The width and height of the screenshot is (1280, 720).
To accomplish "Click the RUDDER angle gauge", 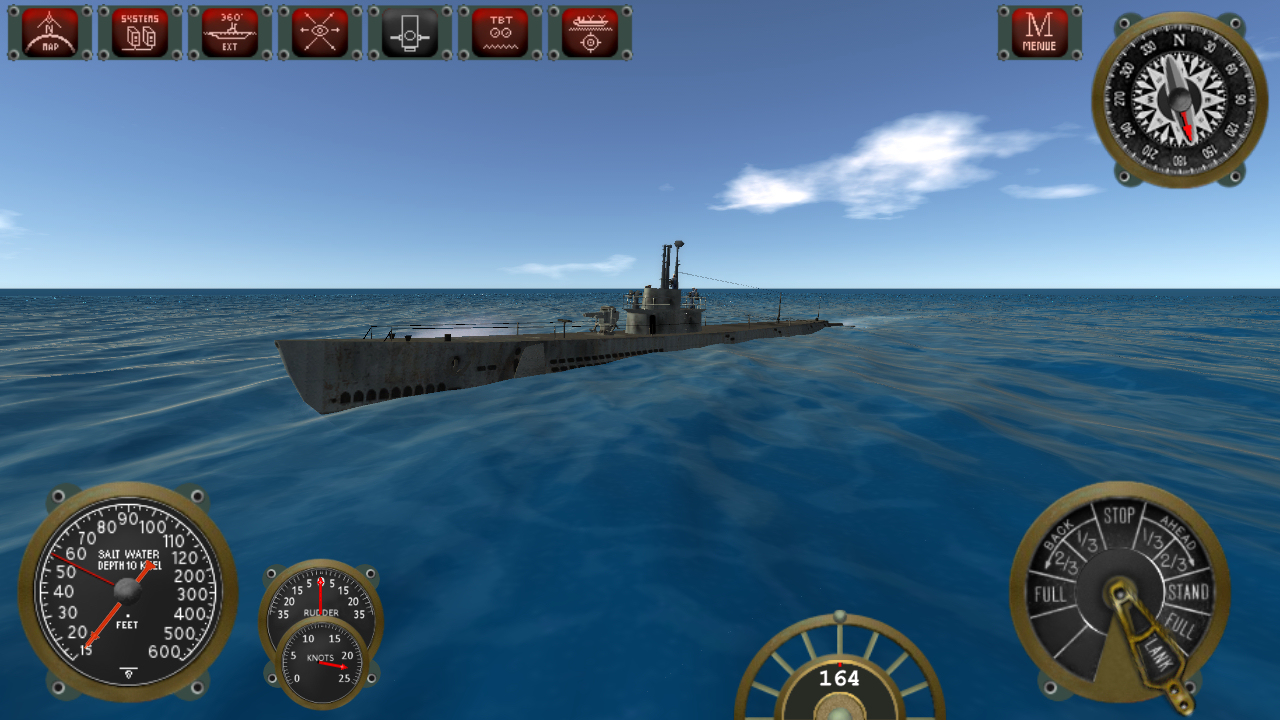I will [x=320, y=600].
